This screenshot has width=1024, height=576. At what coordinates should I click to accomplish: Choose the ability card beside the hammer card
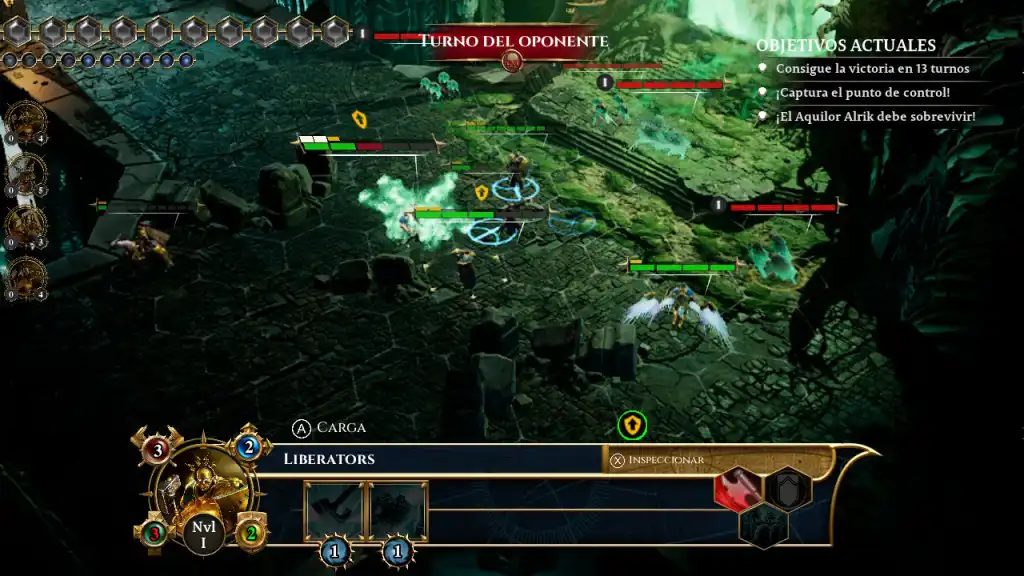[398, 511]
